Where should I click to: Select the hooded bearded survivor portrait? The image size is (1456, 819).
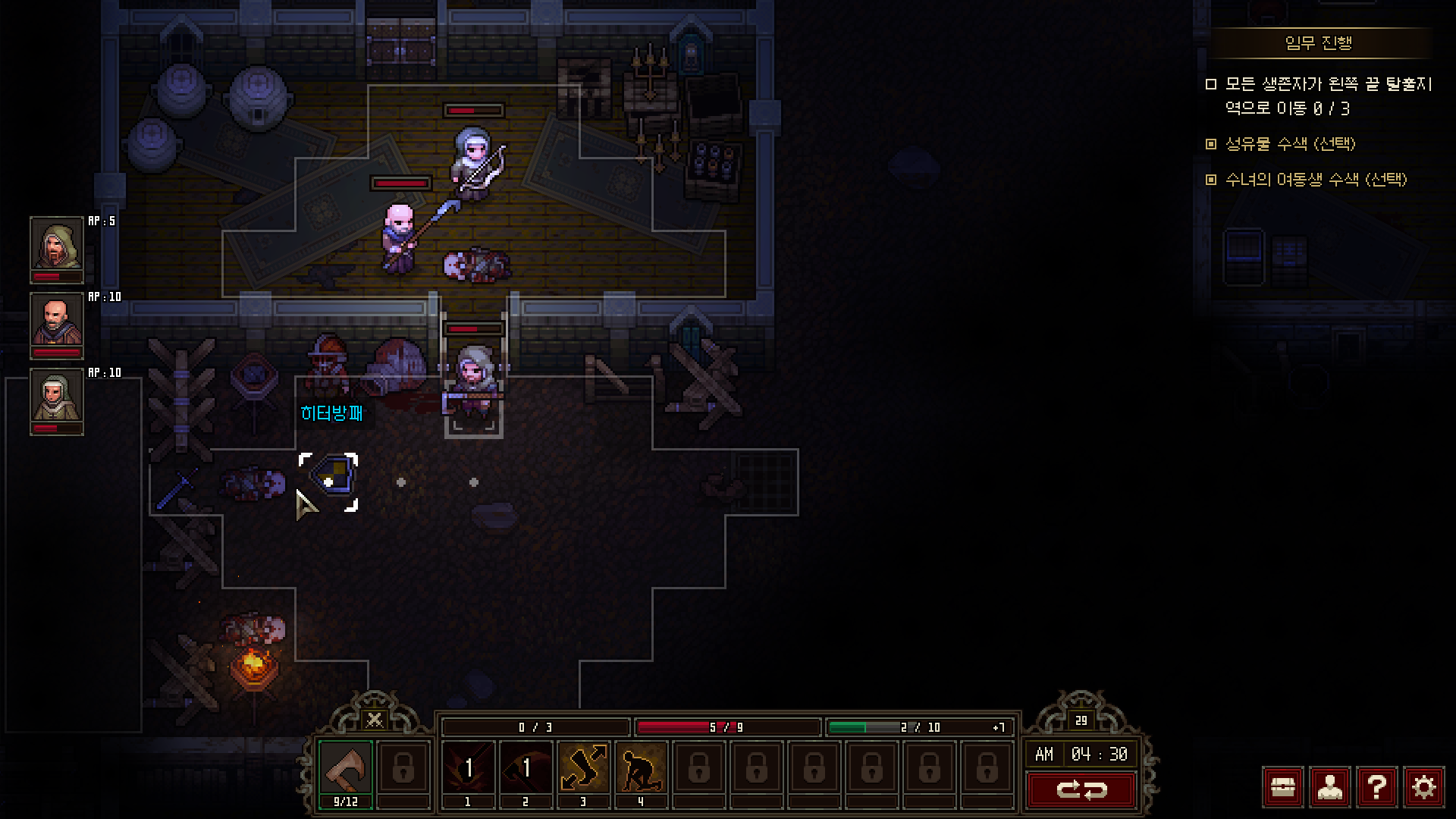[56, 244]
